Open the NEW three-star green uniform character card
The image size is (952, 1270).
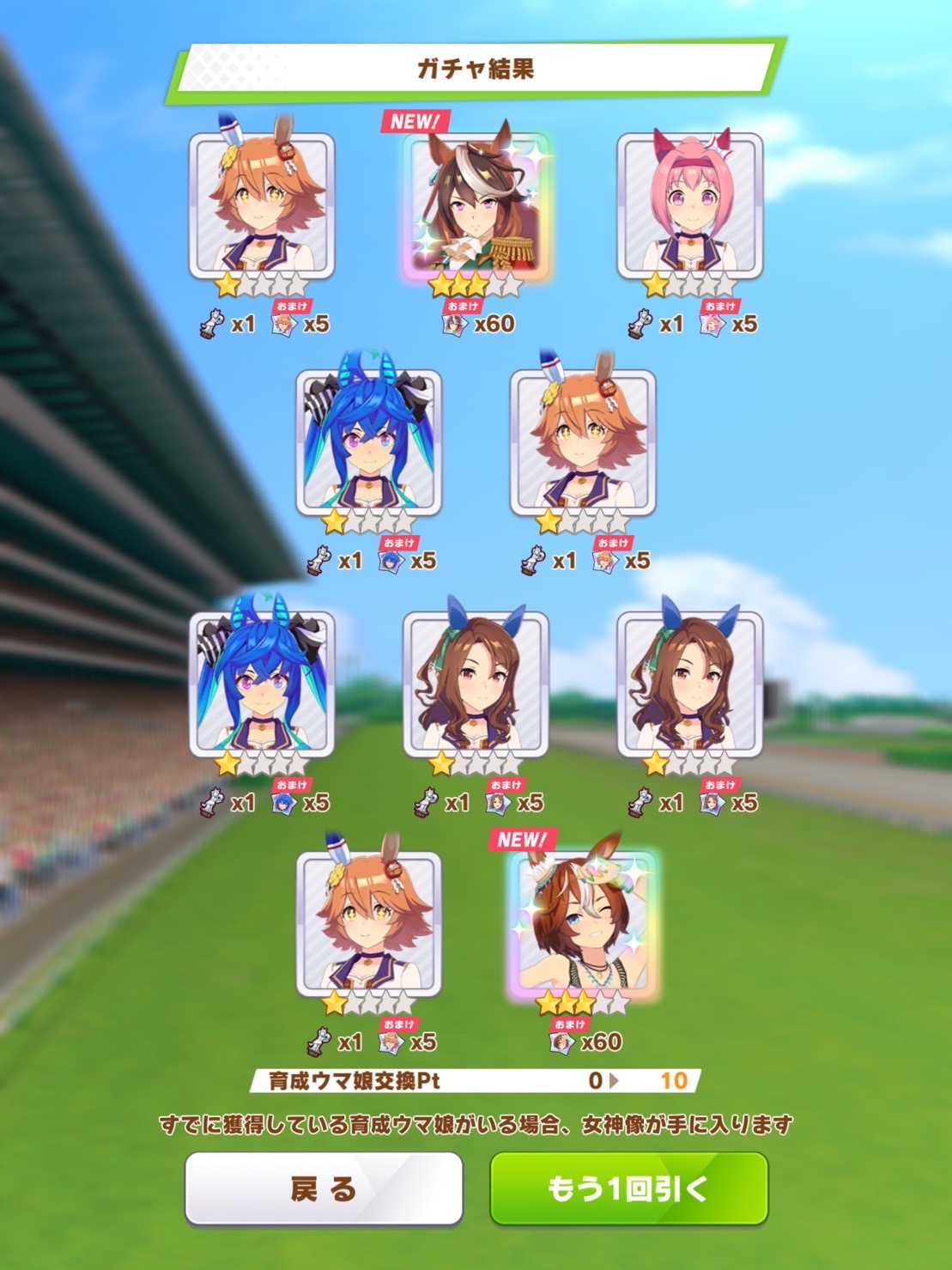476,206
